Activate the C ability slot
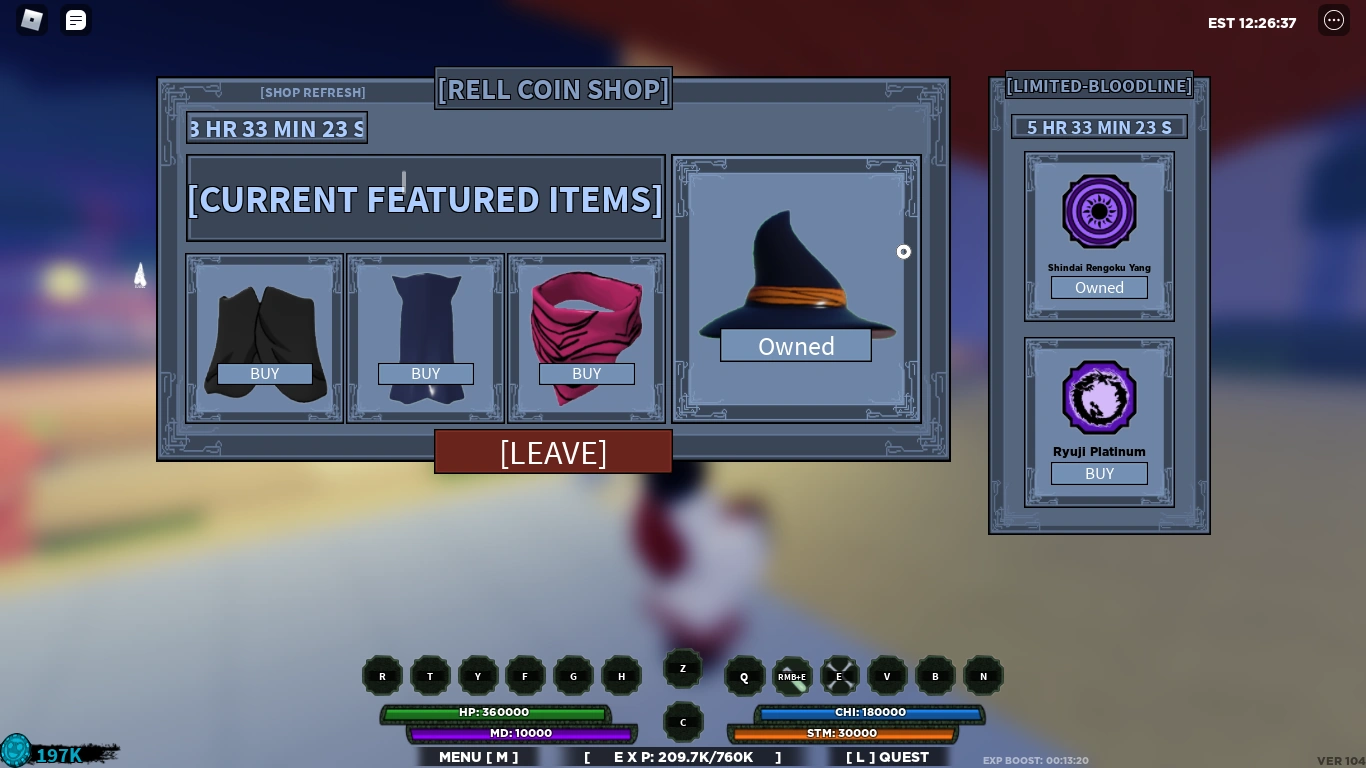 click(x=683, y=722)
